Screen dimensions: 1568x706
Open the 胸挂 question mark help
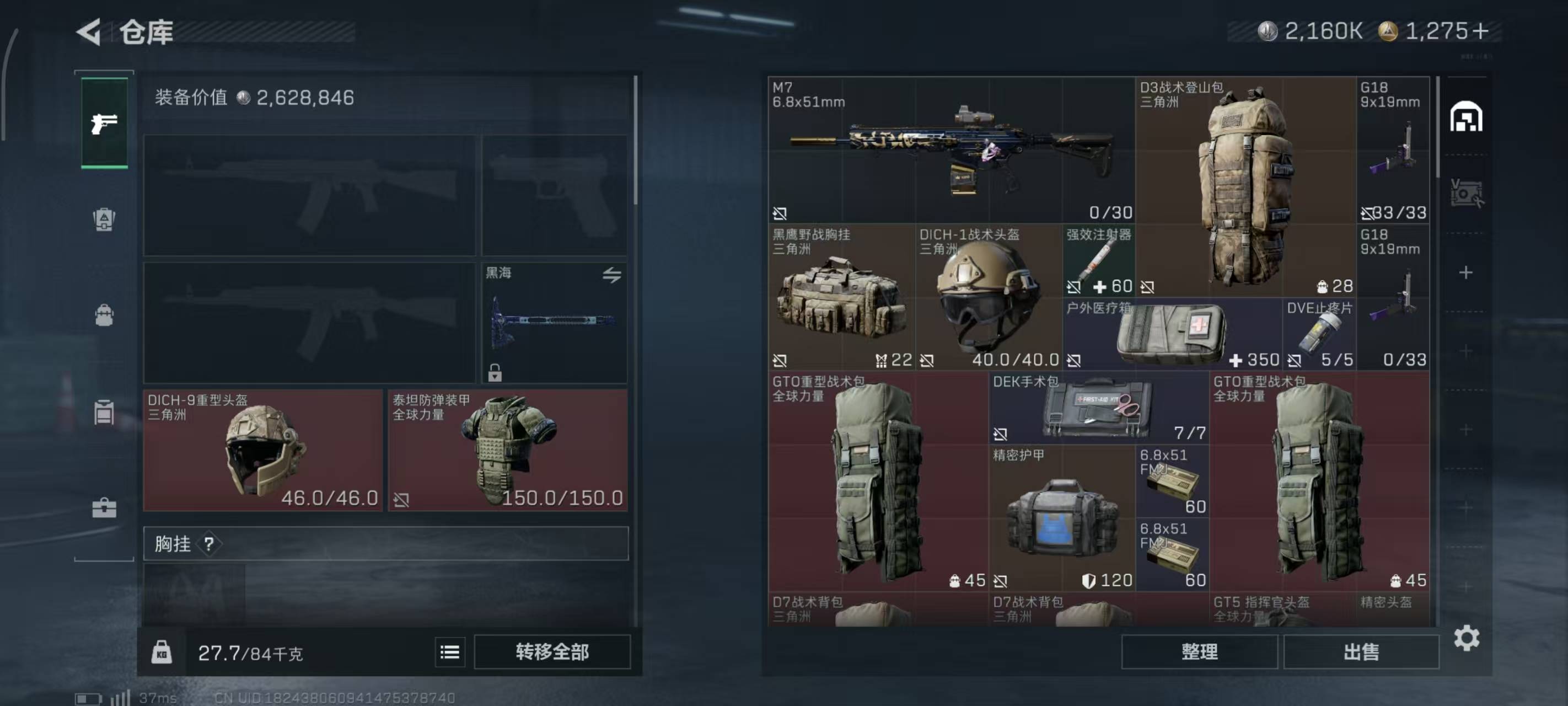[209, 543]
